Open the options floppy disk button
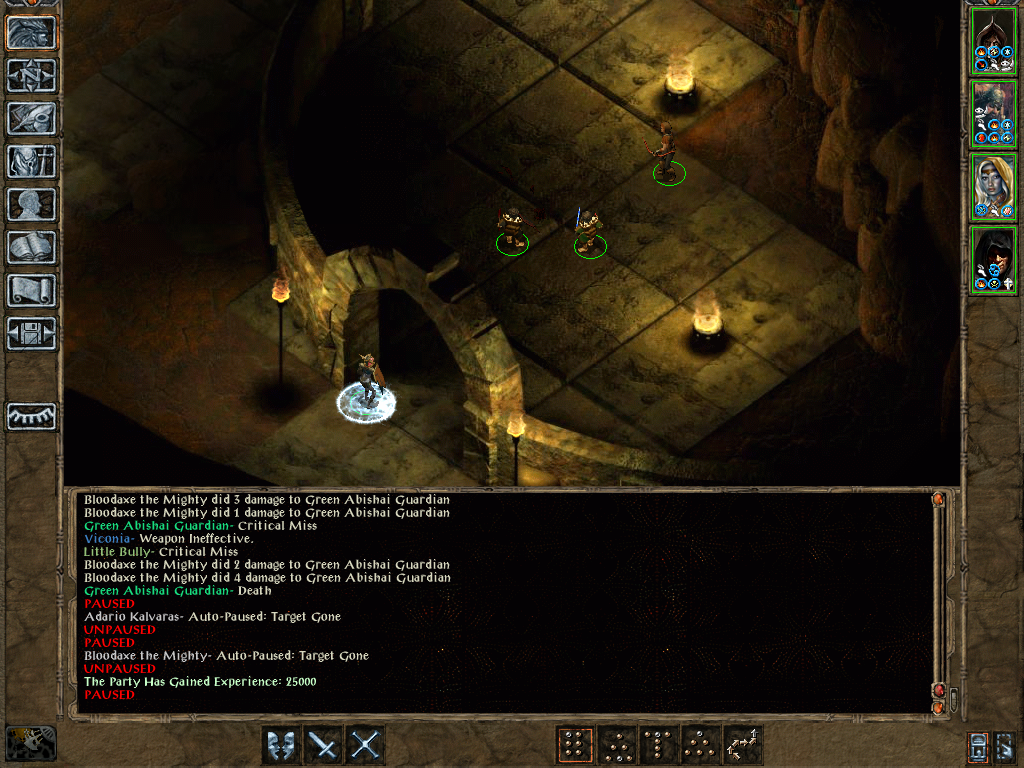Viewport: 1024px width, 768px height. pos(31,334)
